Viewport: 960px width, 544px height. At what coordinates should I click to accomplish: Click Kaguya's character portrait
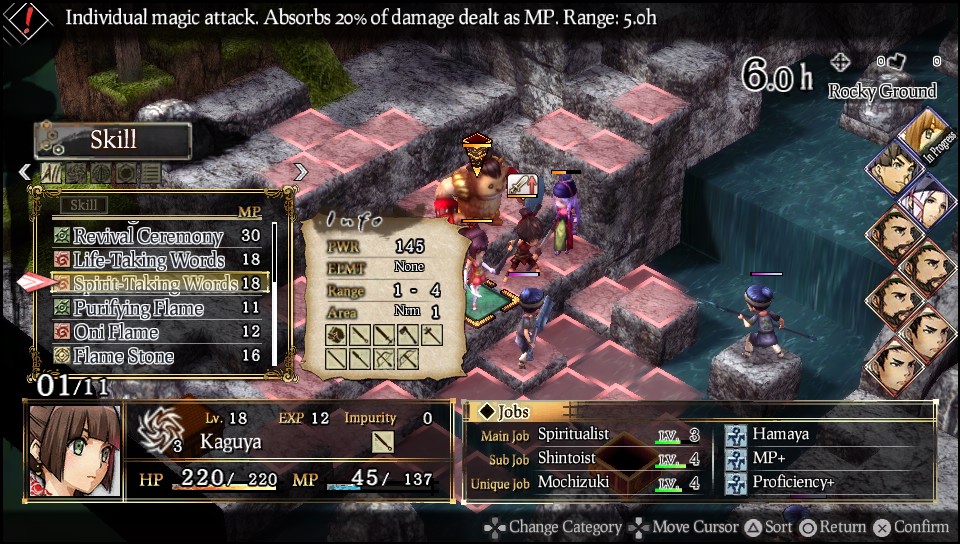click(68, 451)
